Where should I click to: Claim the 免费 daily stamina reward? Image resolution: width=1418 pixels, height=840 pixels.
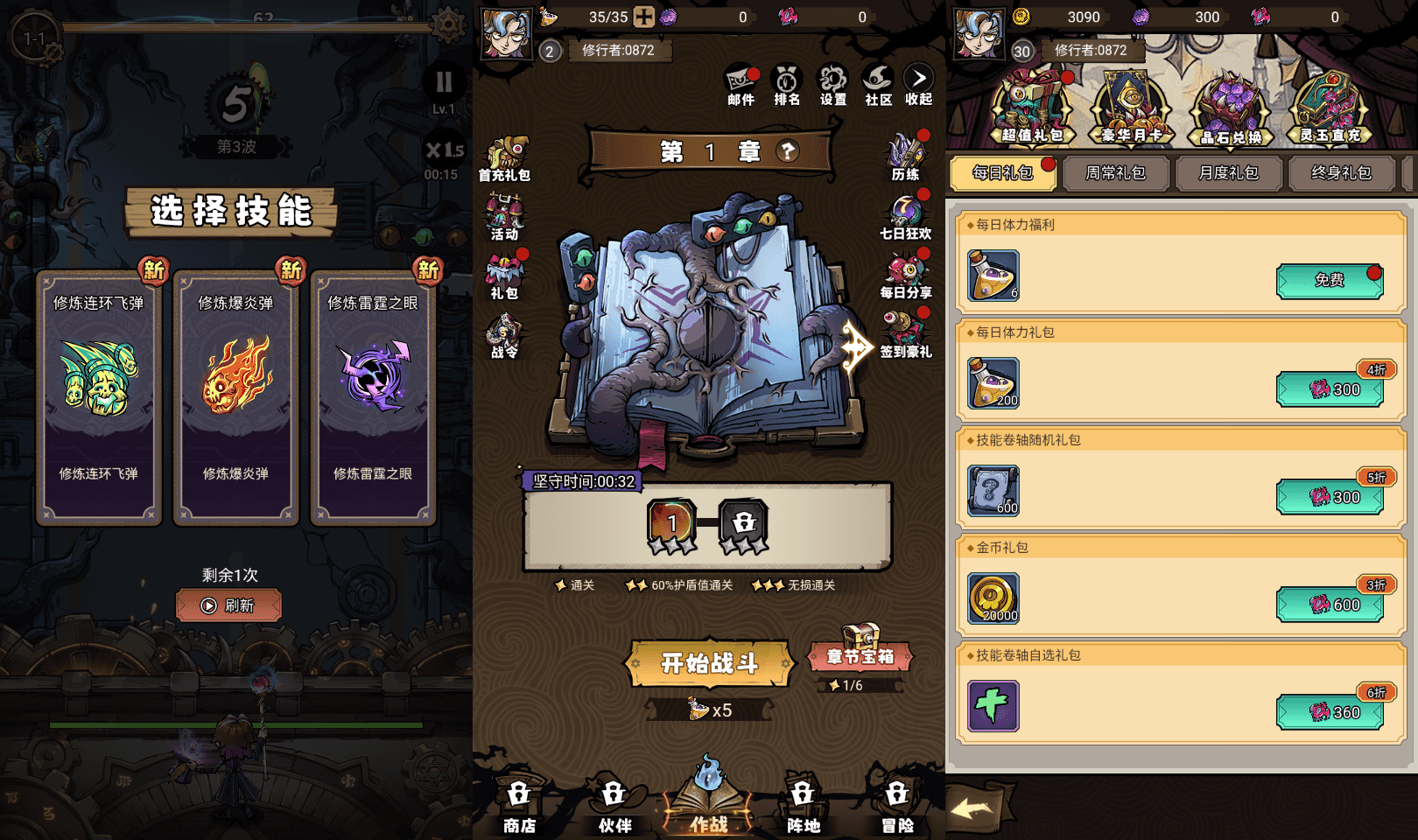[1330, 283]
